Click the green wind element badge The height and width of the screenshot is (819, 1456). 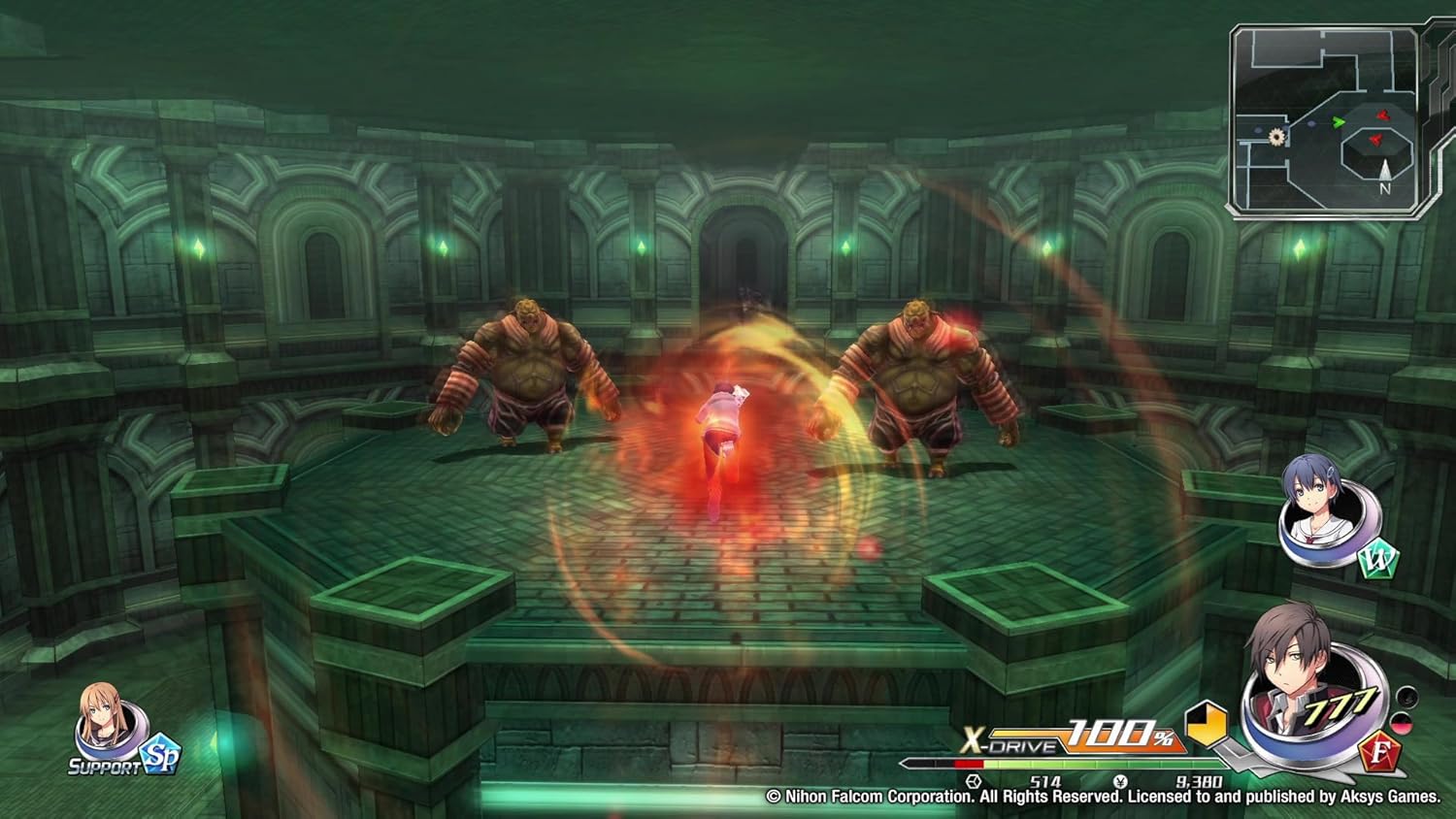1377,562
